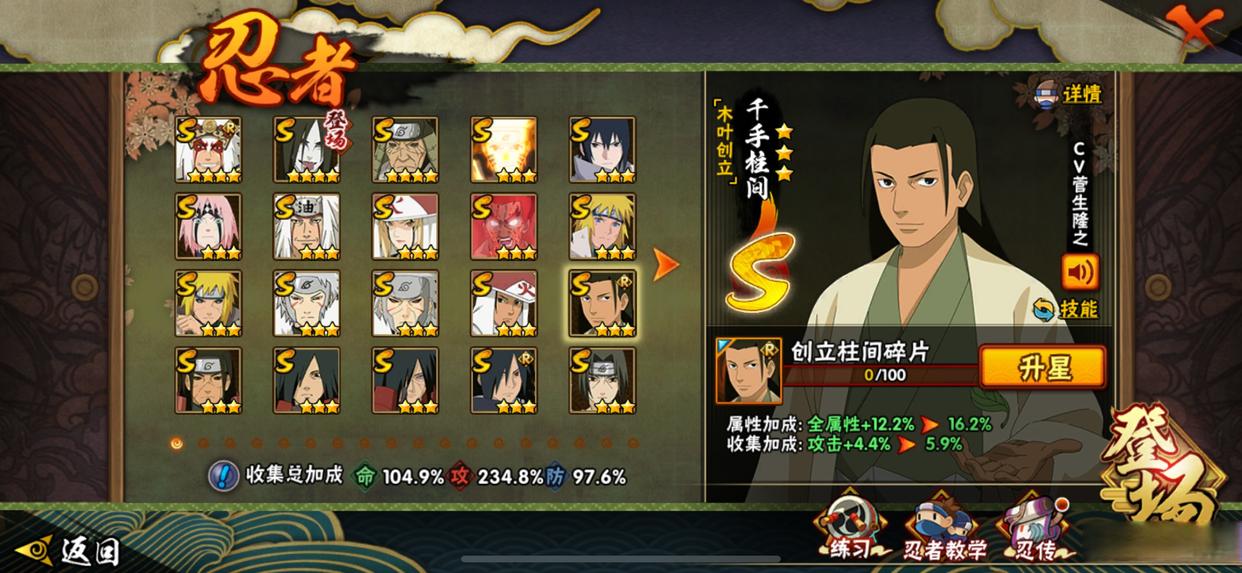Viewport: 1242px width, 573px height.
Task: Click the orange arrow beside the roster
Action: pyautogui.click(x=665, y=265)
